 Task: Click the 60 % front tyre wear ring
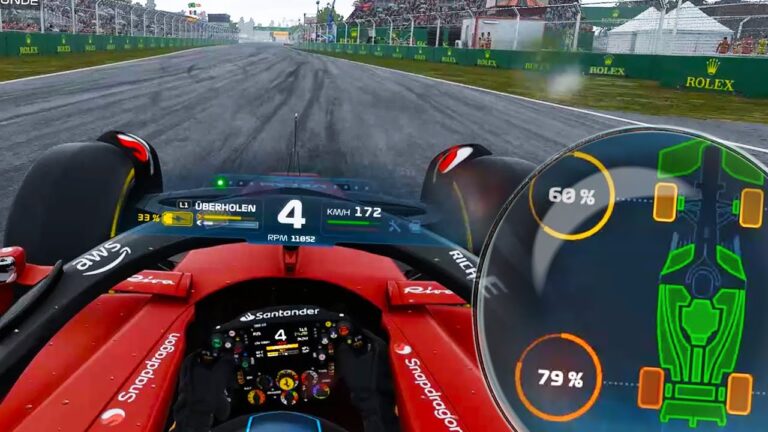571,196
